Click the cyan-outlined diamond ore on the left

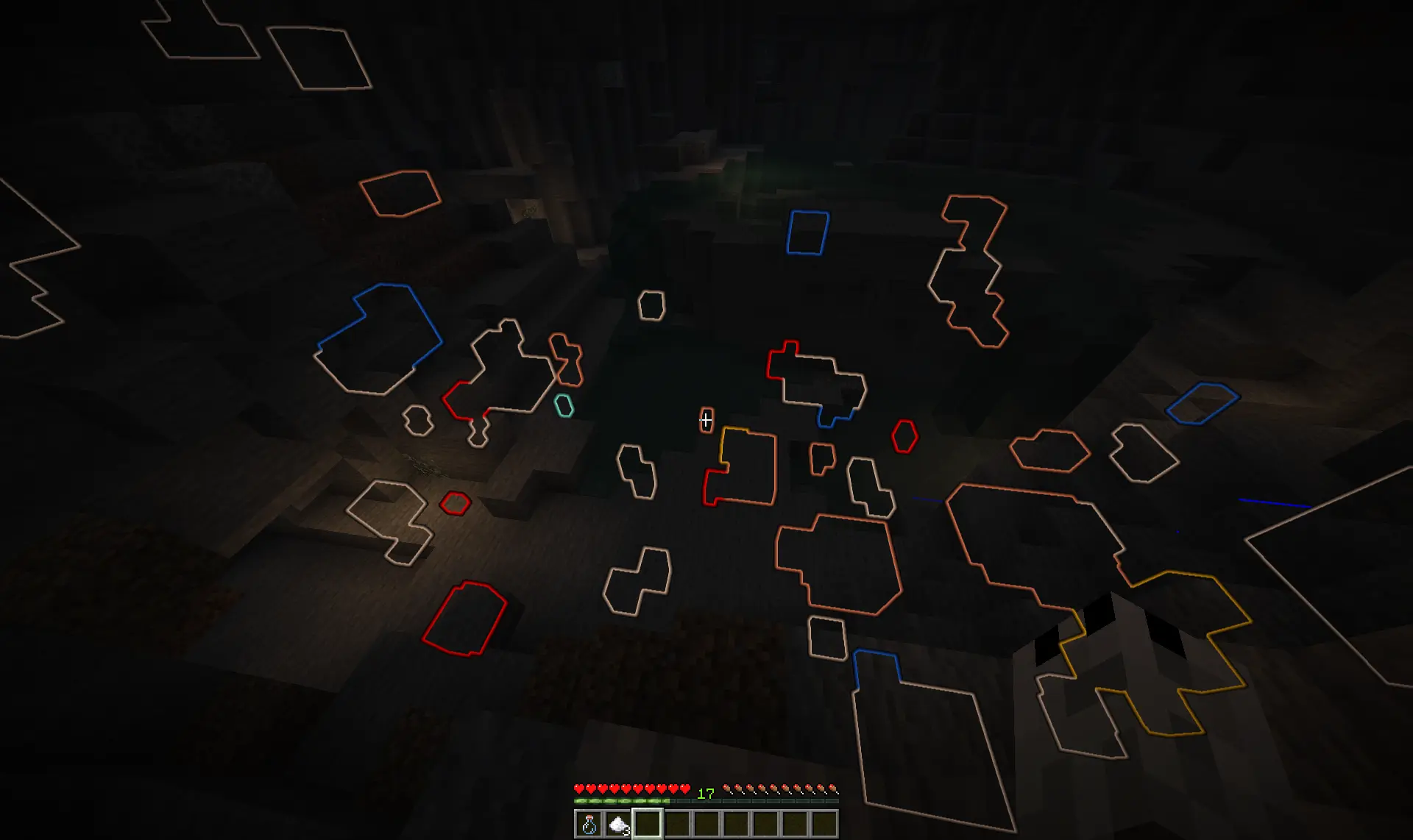[x=563, y=405]
